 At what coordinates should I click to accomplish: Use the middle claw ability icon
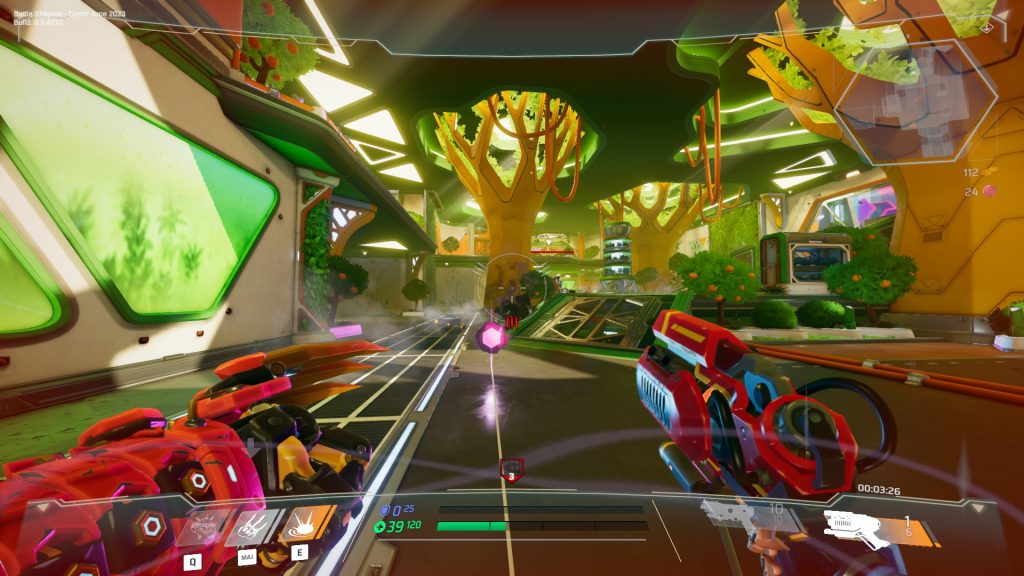pyautogui.click(x=255, y=526)
